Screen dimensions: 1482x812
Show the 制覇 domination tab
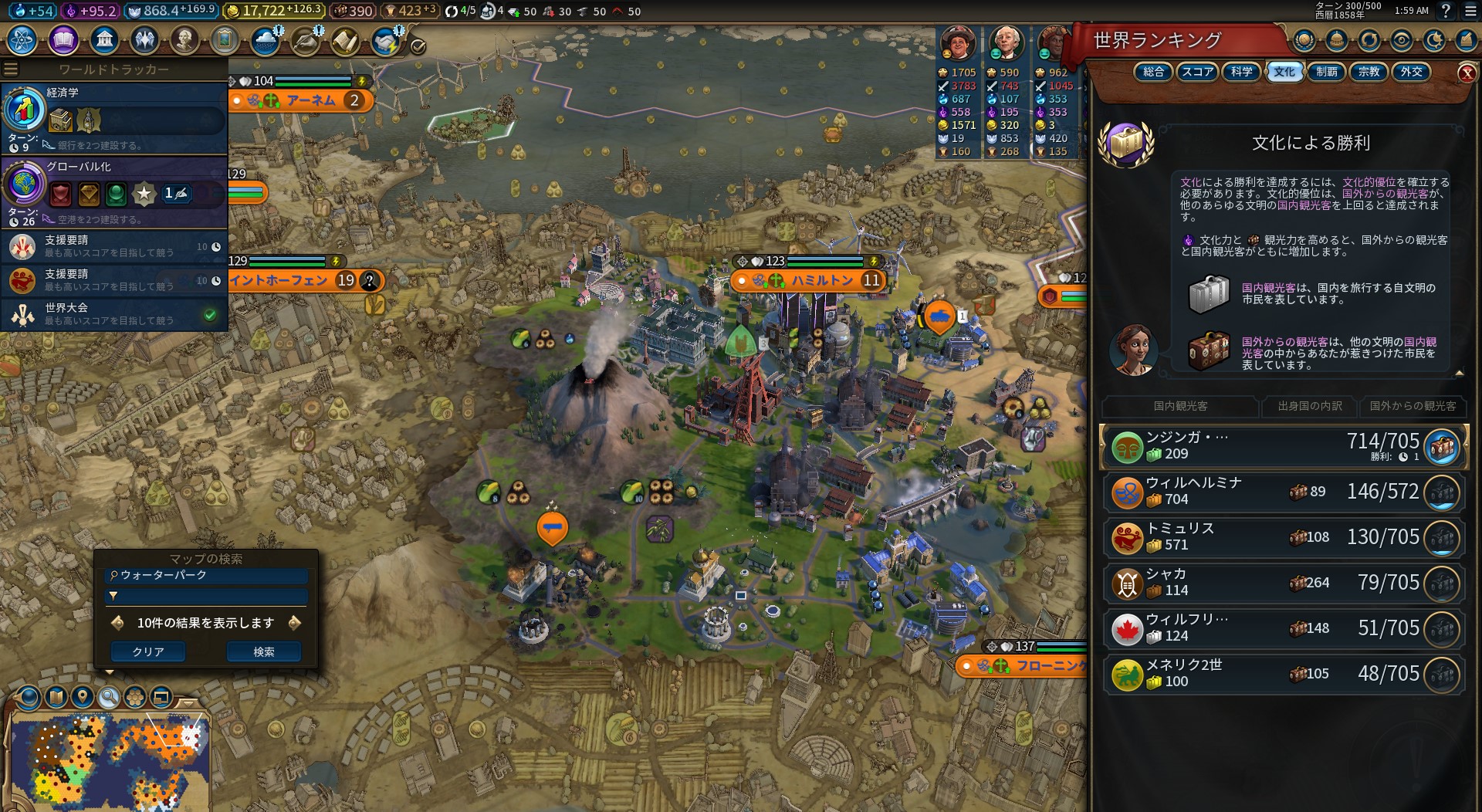[1326, 72]
